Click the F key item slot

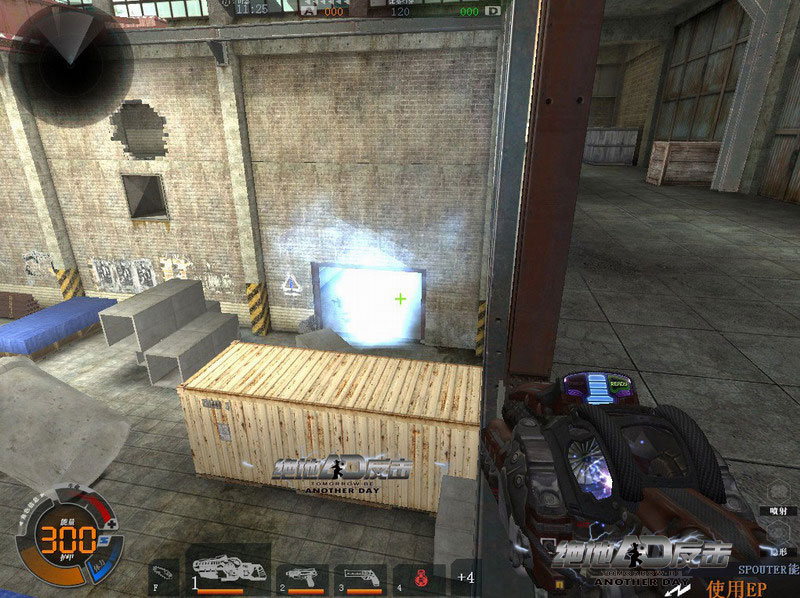pyautogui.click(x=164, y=576)
